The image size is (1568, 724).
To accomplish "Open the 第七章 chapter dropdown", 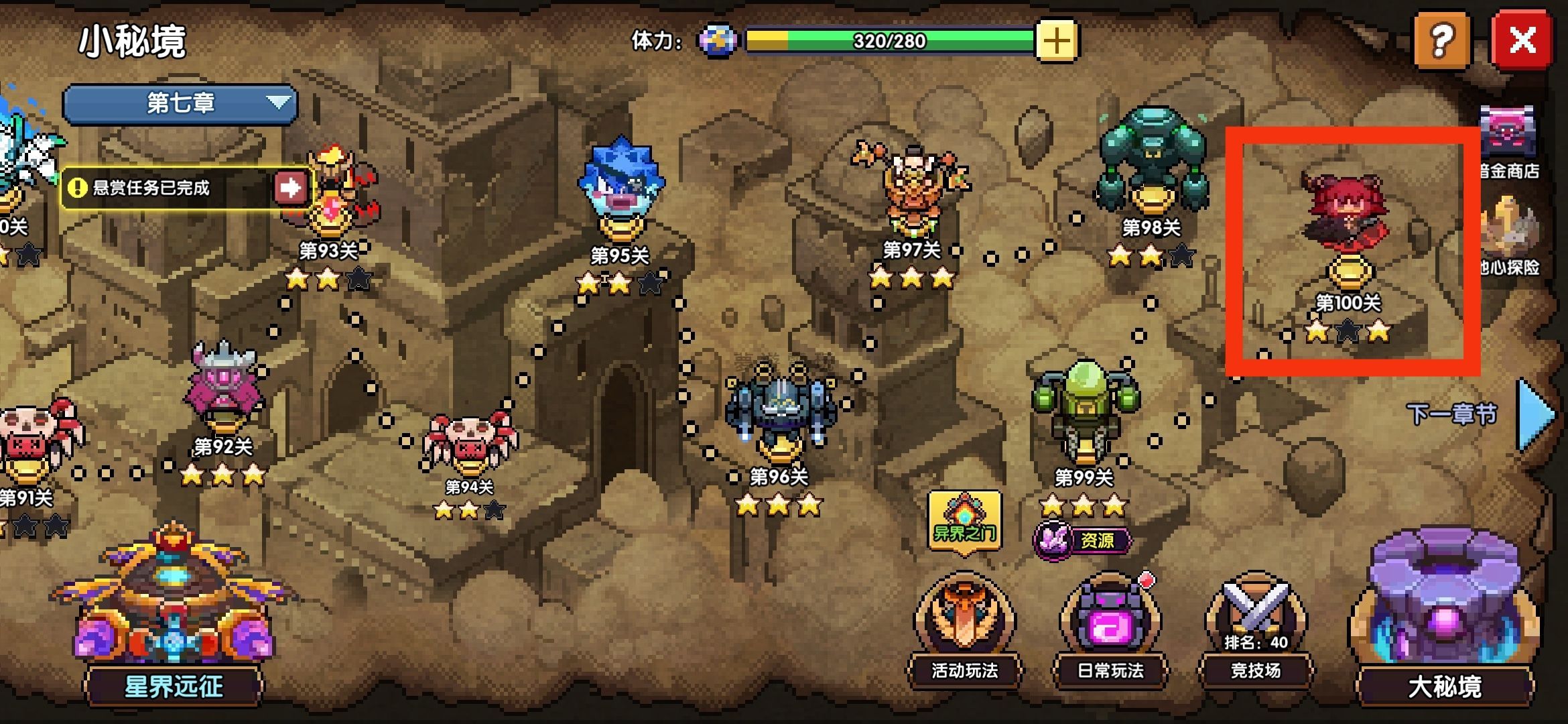I will click(x=180, y=103).
